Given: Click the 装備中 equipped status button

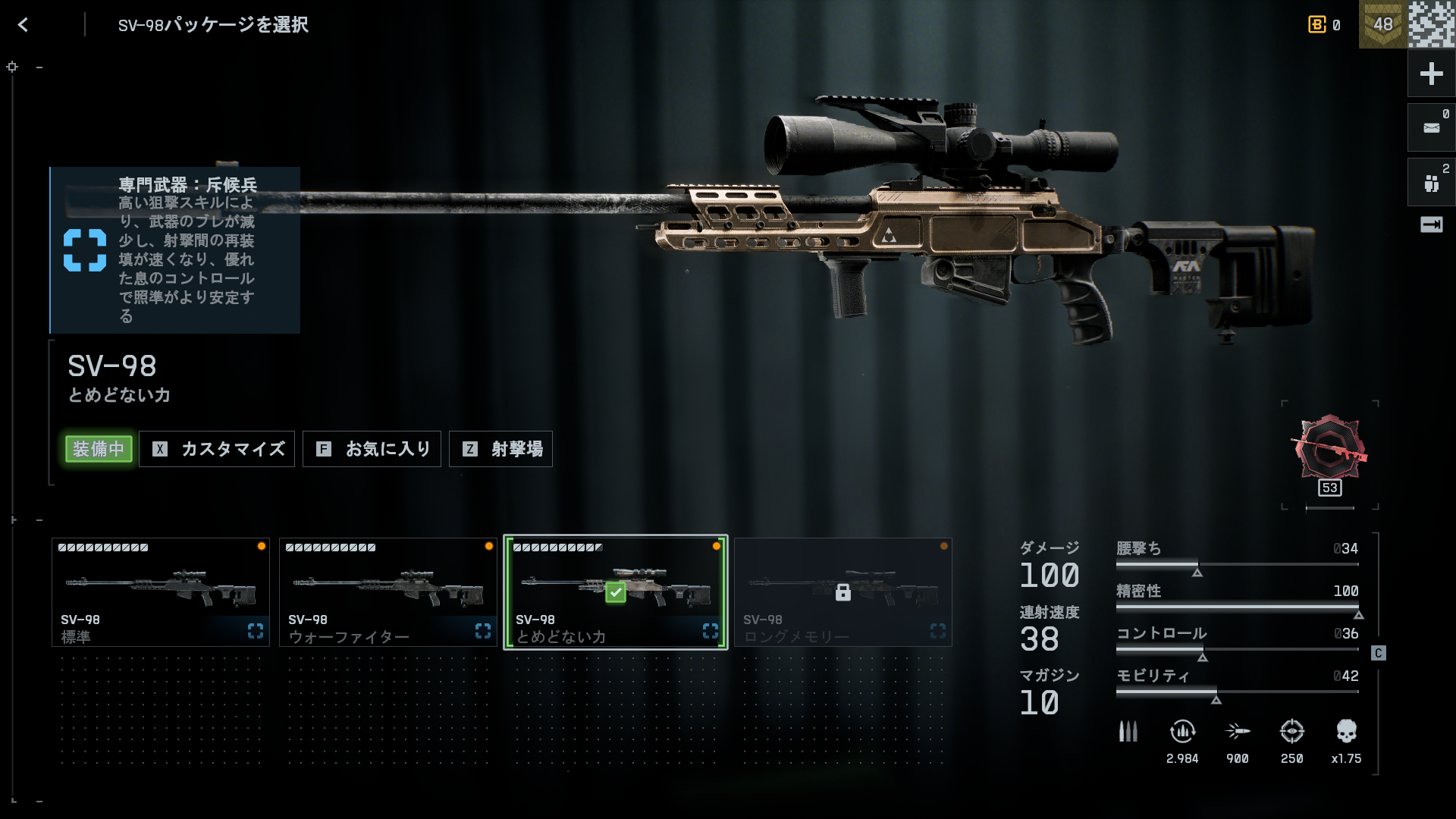Looking at the screenshot, I should coord(99,449).
